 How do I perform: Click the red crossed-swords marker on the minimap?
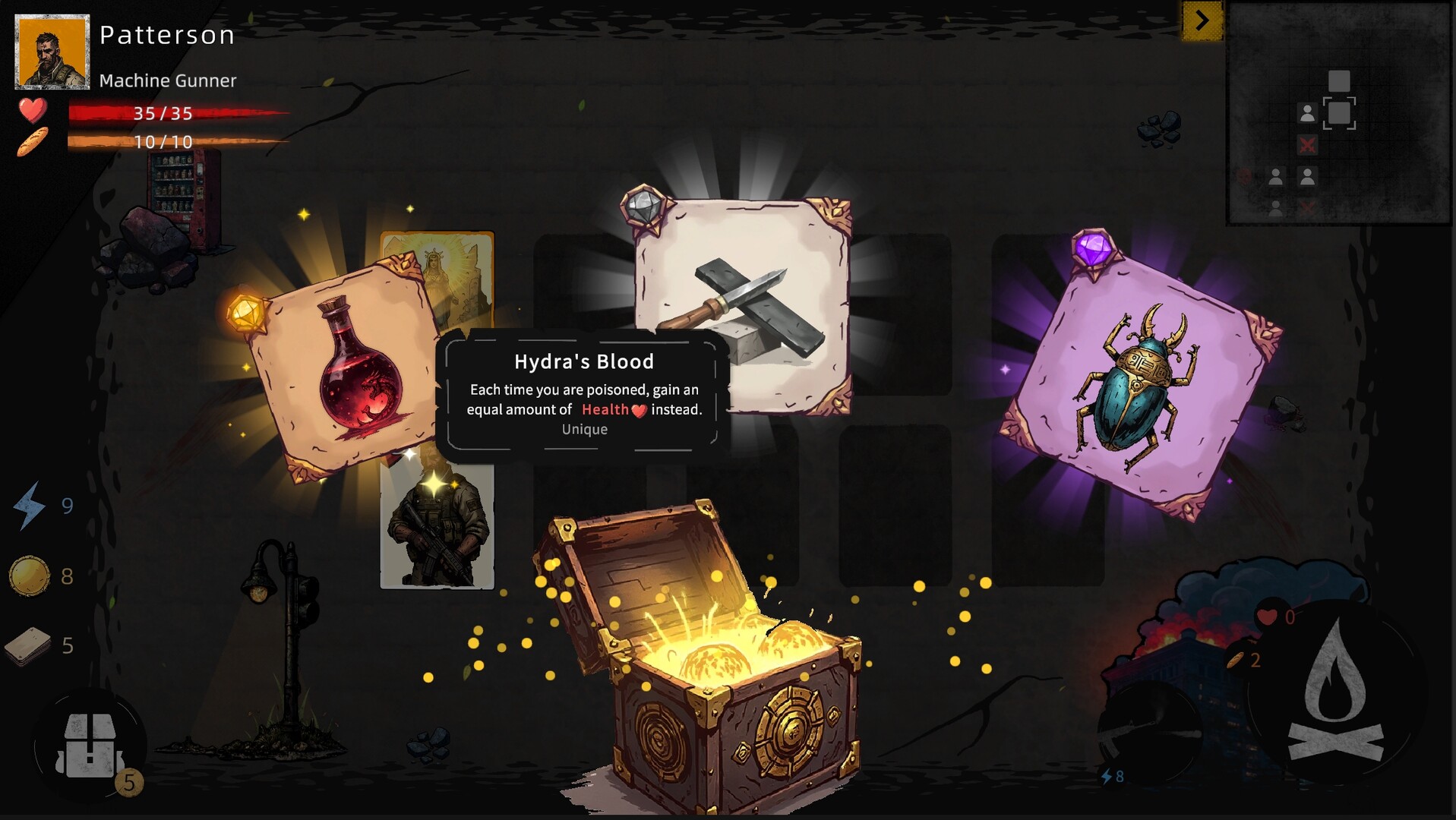[1307, 144]
